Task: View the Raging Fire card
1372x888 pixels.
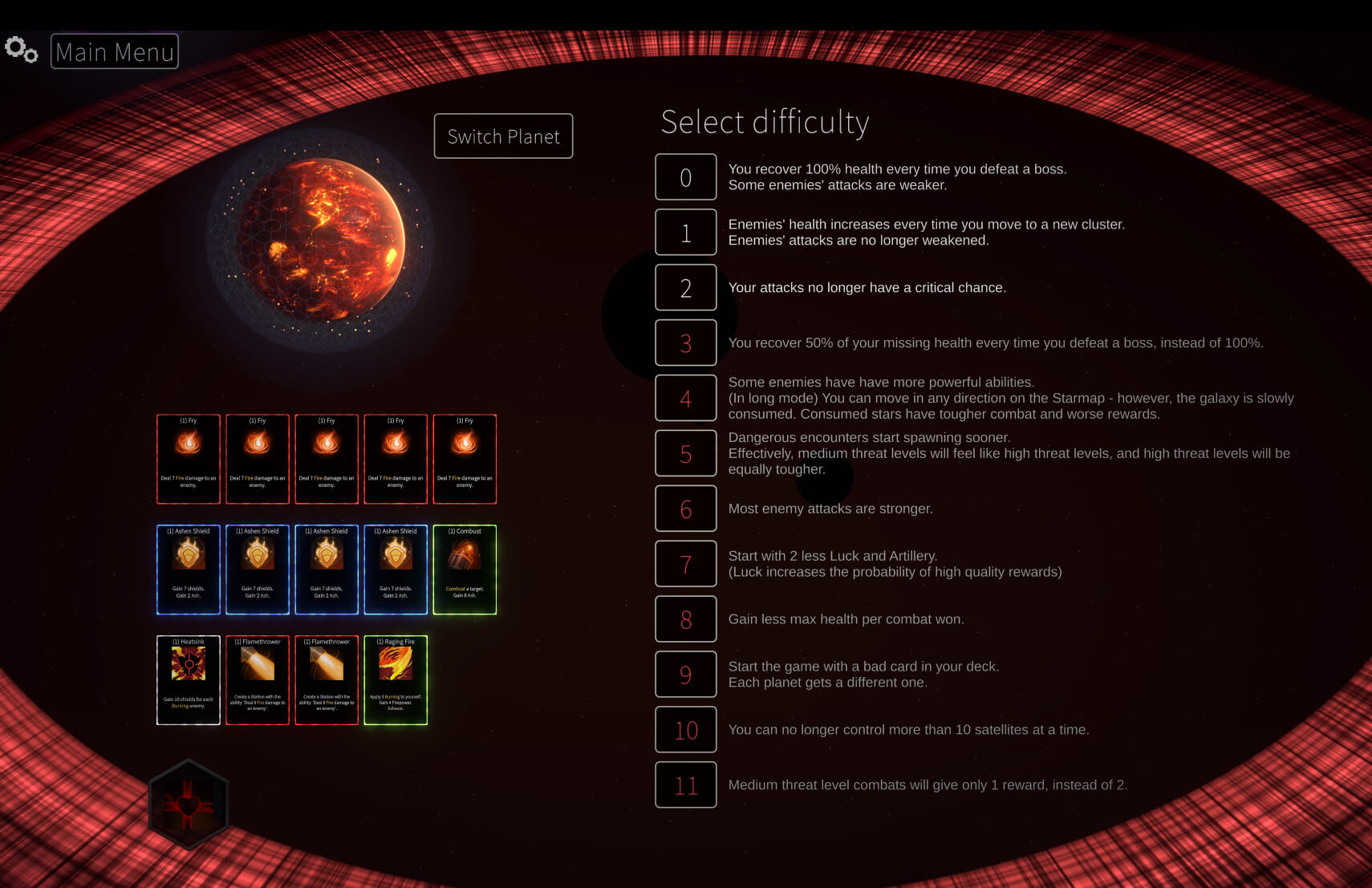Action: tap(396, 680)
